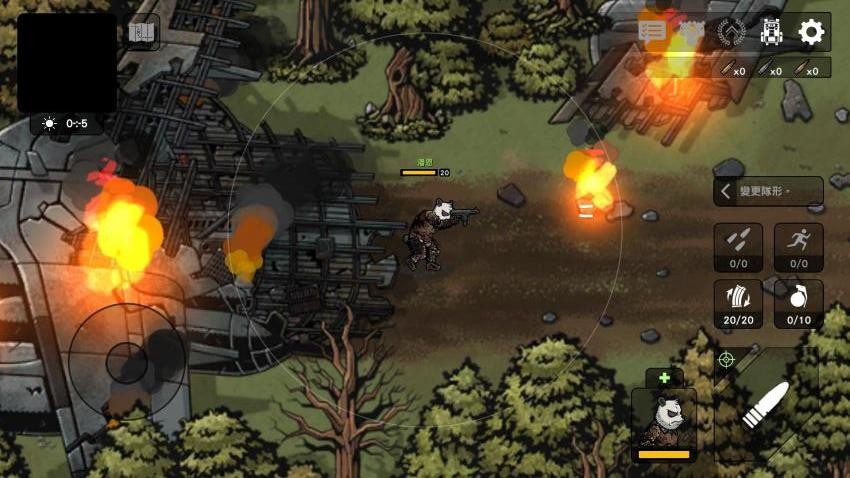The height and width of the screenshot is (478, 850).
Task: Show the mission checklist
Action: tap(652, 30)
